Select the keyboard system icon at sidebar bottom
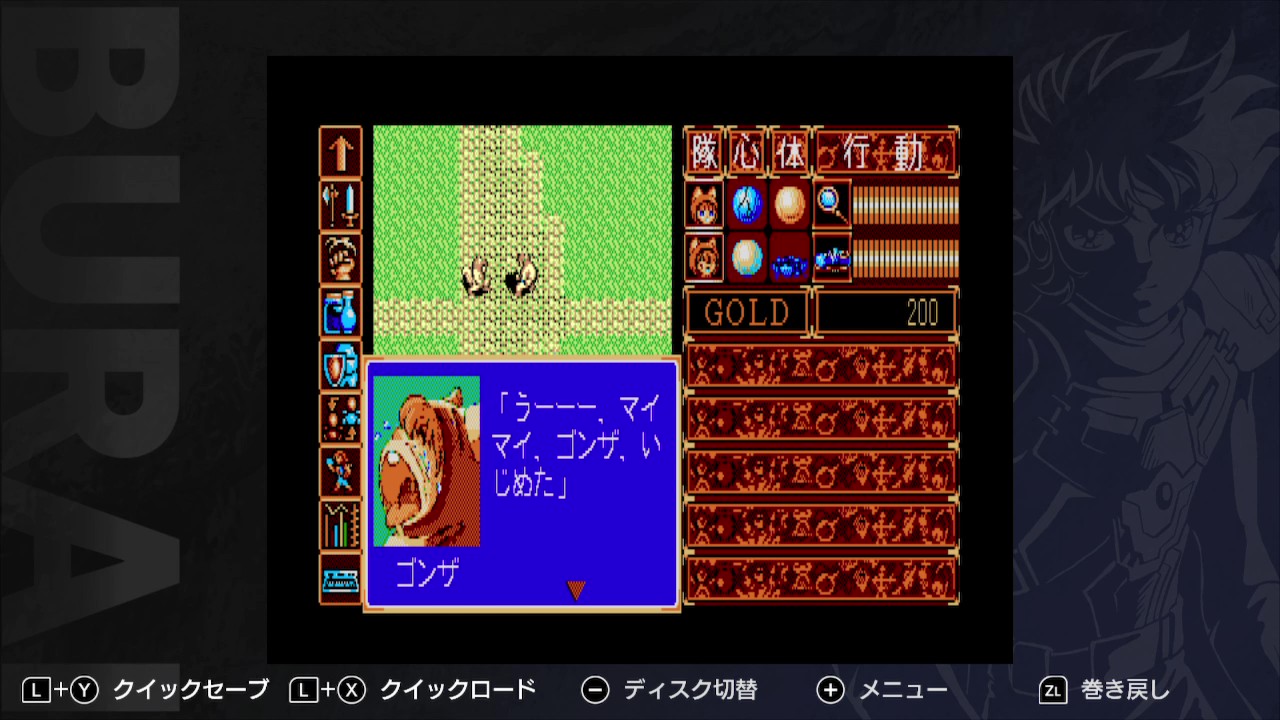 click(x=340, y=574)
